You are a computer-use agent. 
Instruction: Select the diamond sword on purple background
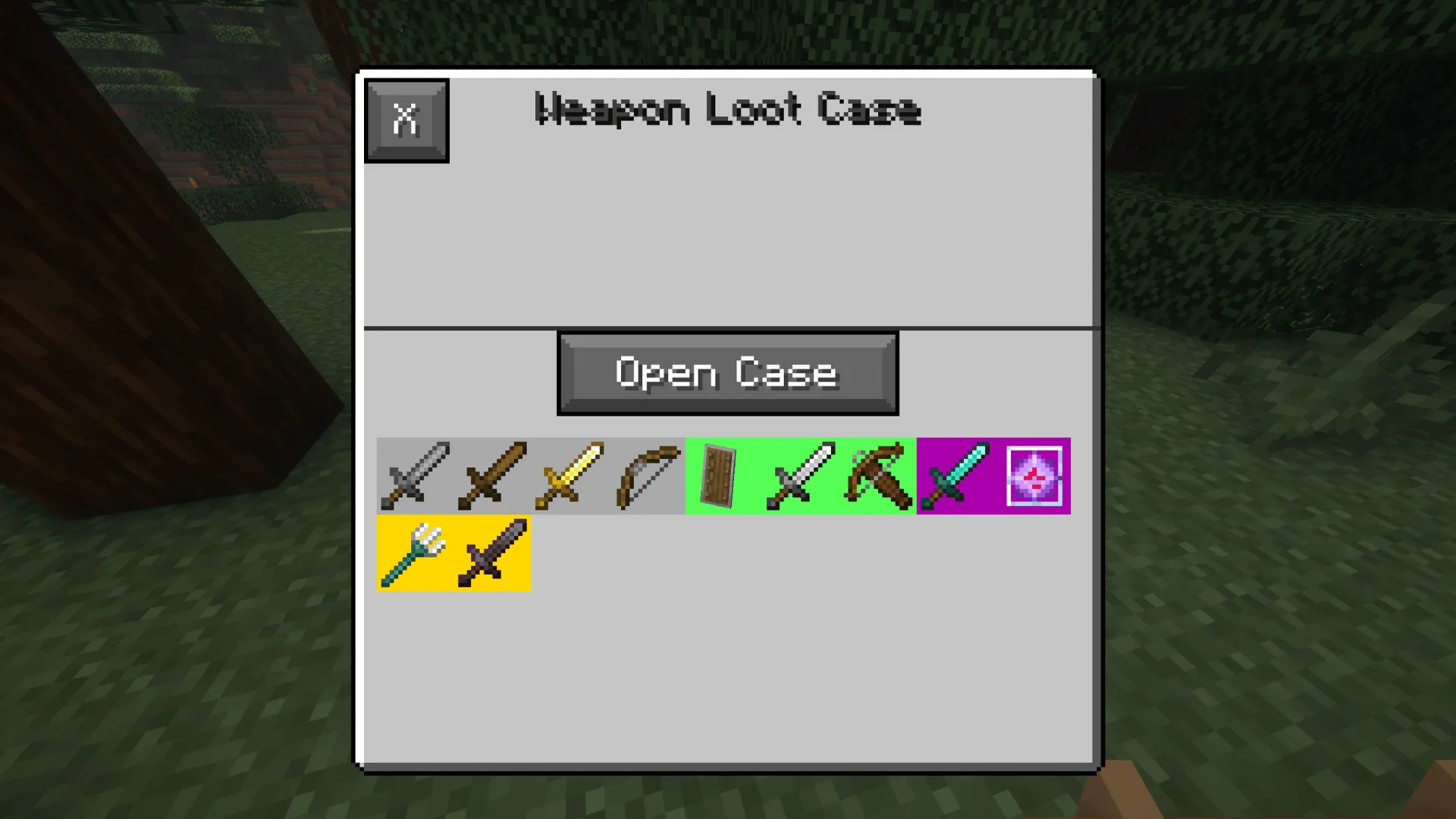(x=955, y=475)
